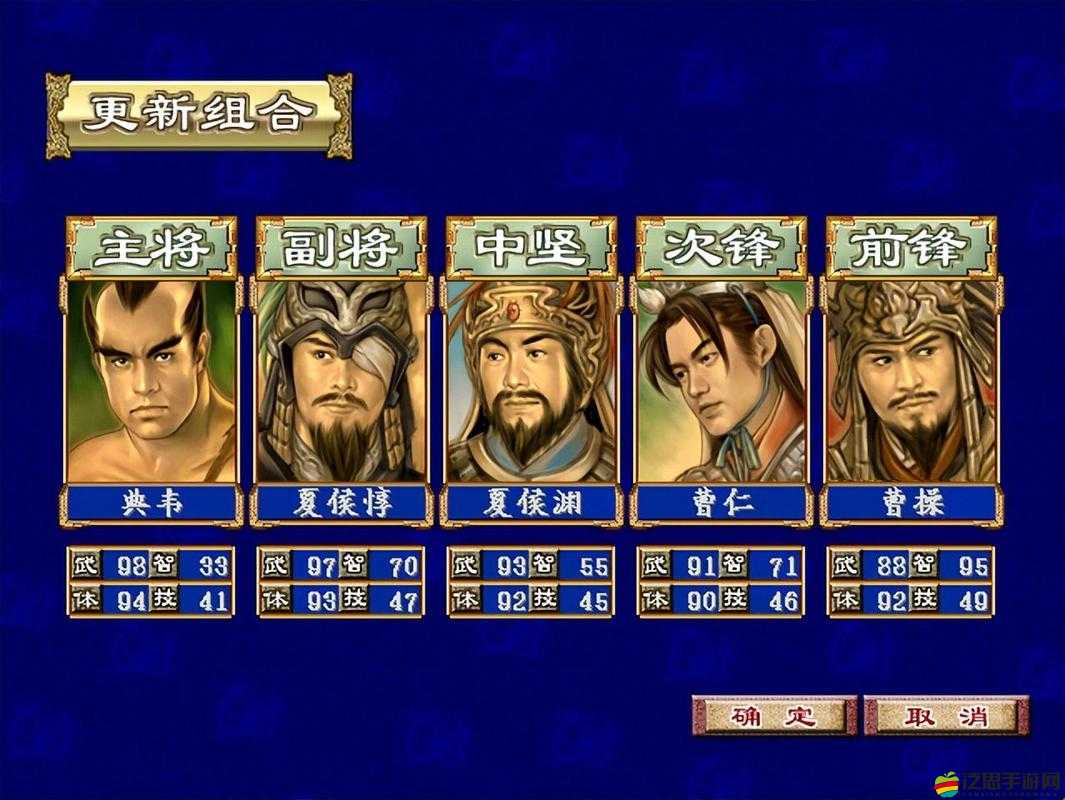Image resolution: width=1065 pixels, height=800 pixels.
Task: Confirm the formation with 确定
Action: (x=774, y=715)
